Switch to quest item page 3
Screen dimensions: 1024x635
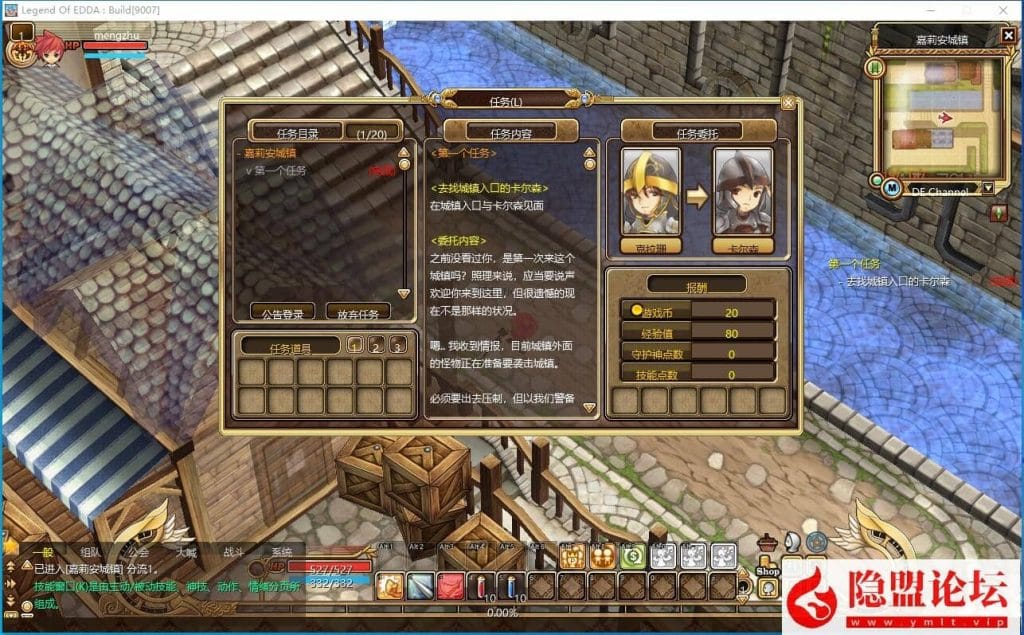click(x=398, y=346)
